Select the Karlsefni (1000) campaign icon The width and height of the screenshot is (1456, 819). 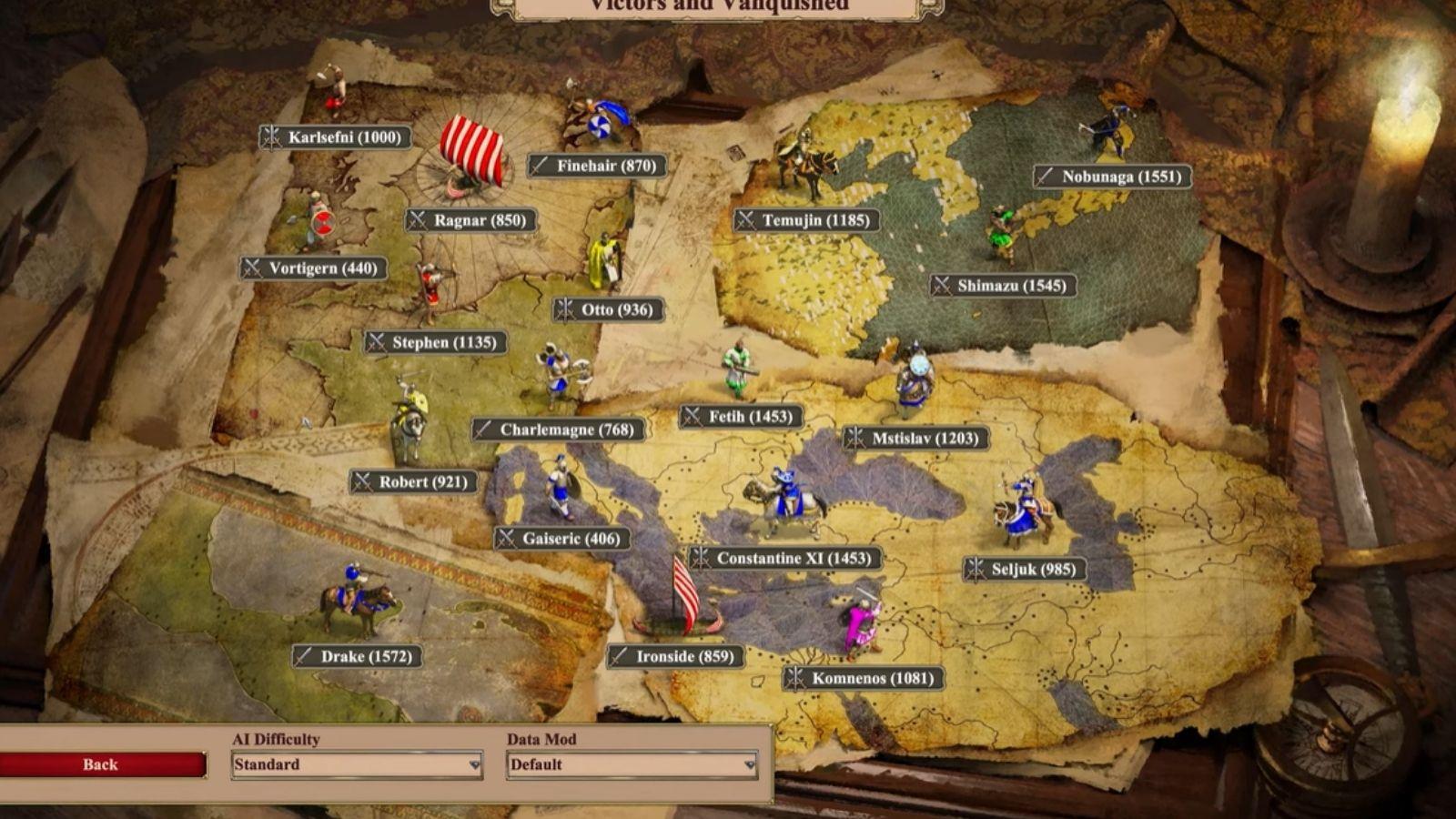pyautogui.click(x=336, y=138)
